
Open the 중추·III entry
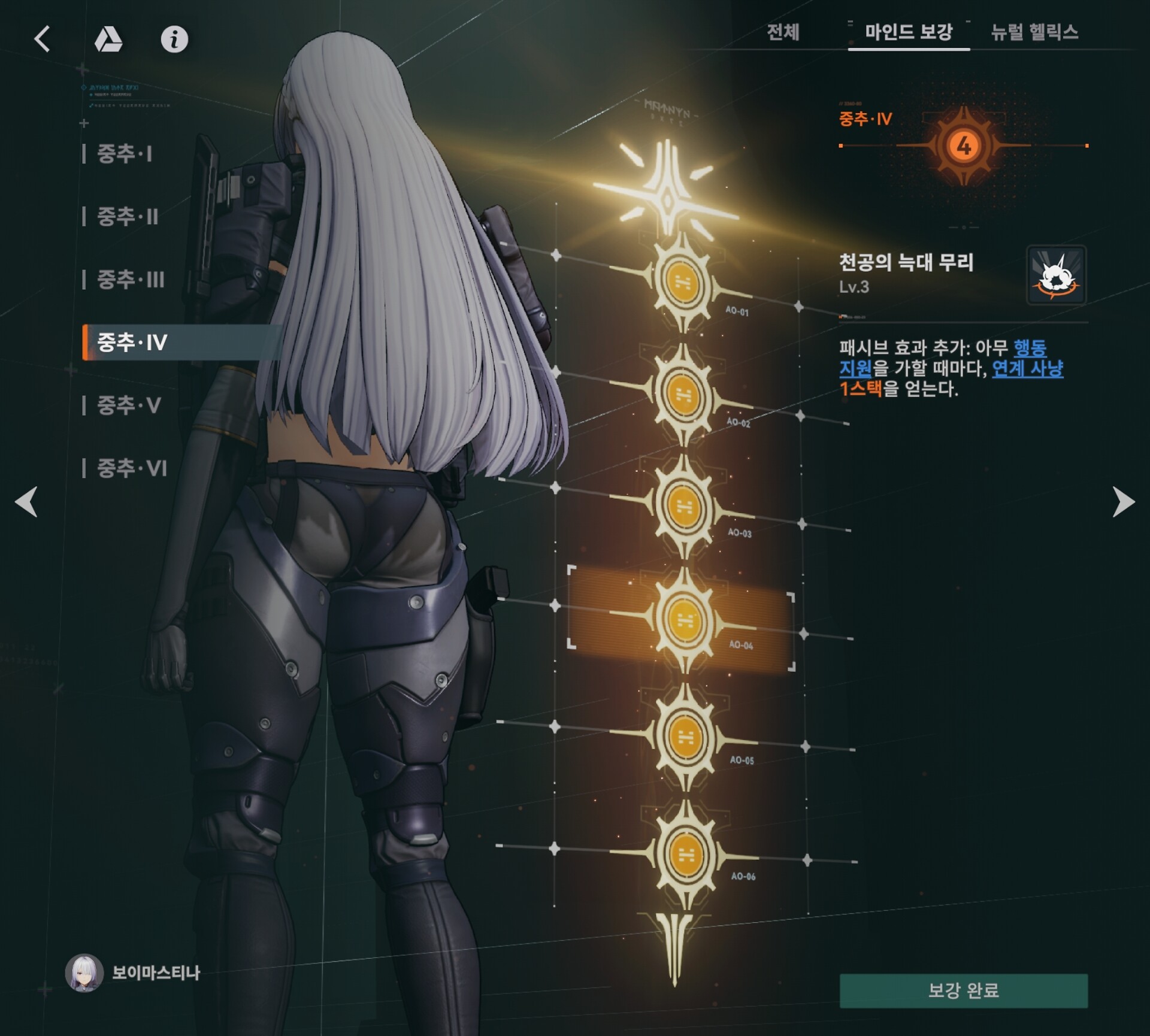[x=131, y=279]
